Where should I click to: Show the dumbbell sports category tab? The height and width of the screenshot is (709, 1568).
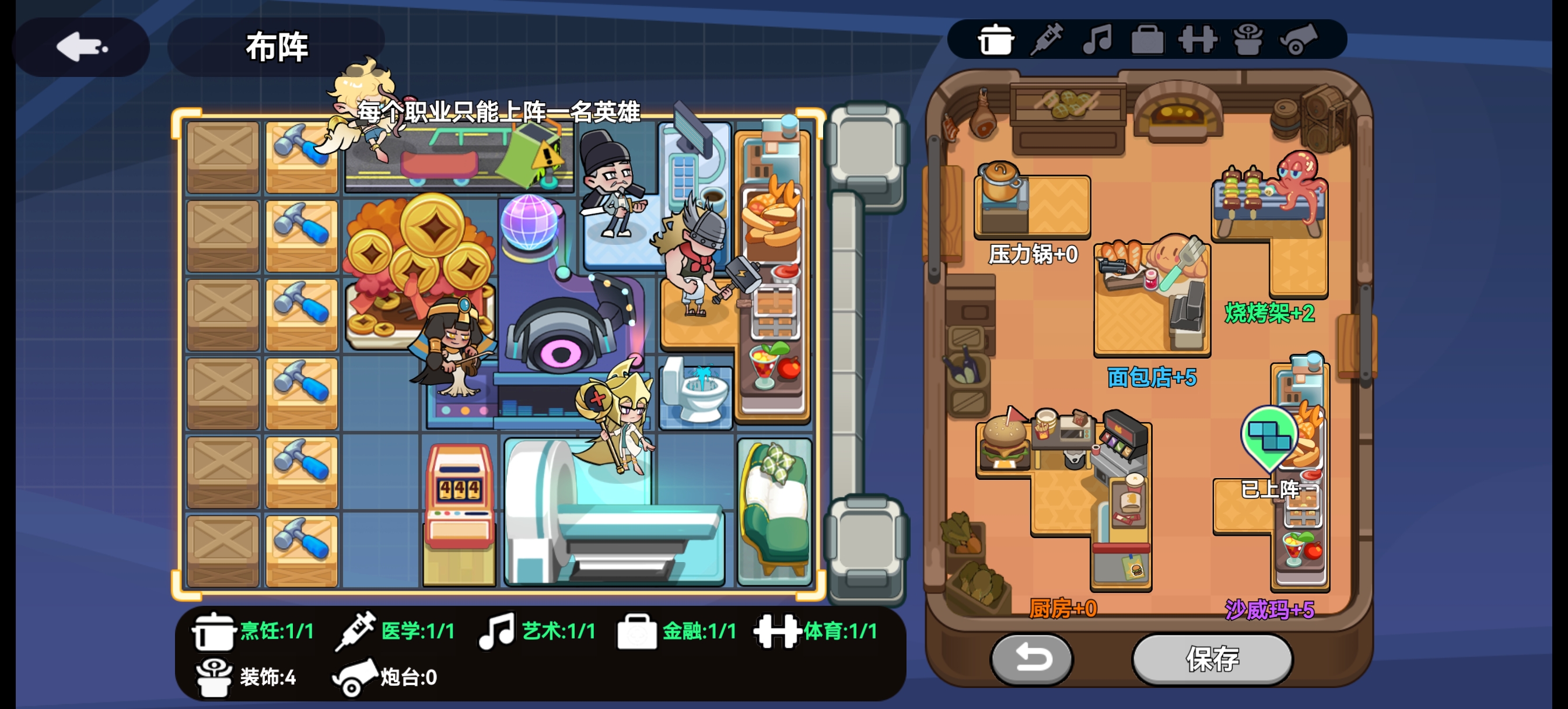click(1198, 40)
